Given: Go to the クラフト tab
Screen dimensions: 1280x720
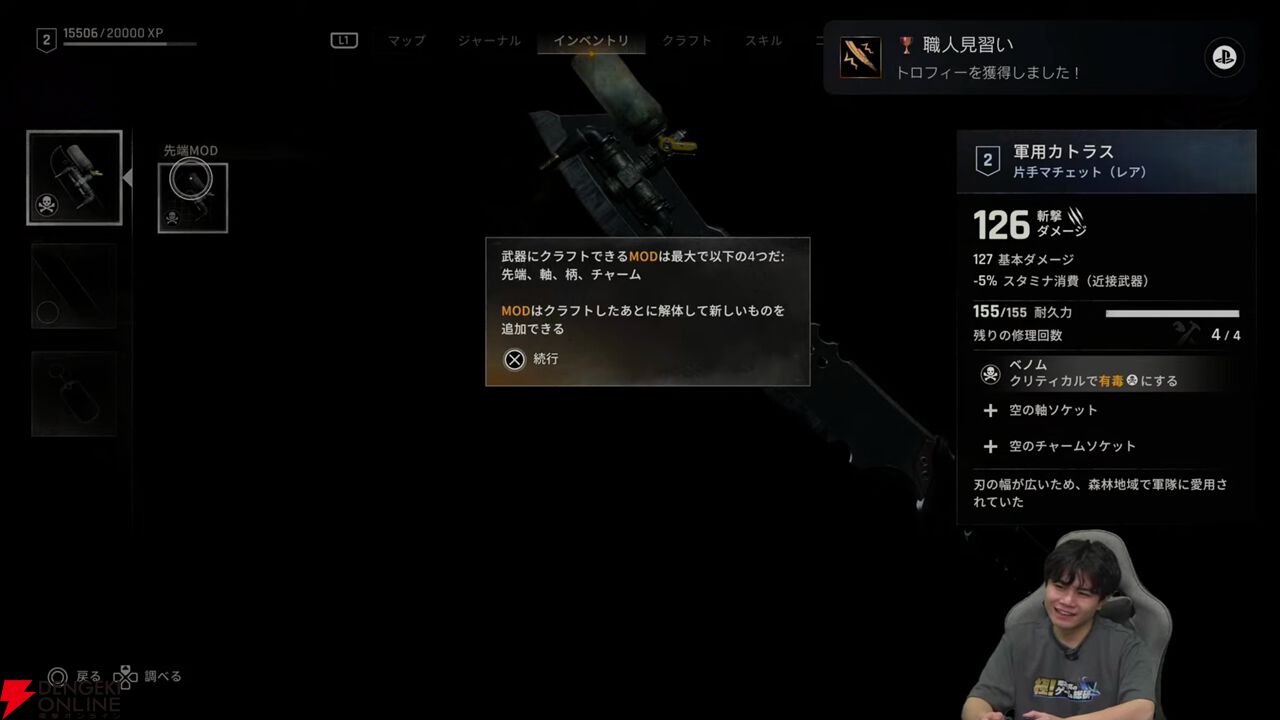Looking at the screenshot, I should click(687, 41).
